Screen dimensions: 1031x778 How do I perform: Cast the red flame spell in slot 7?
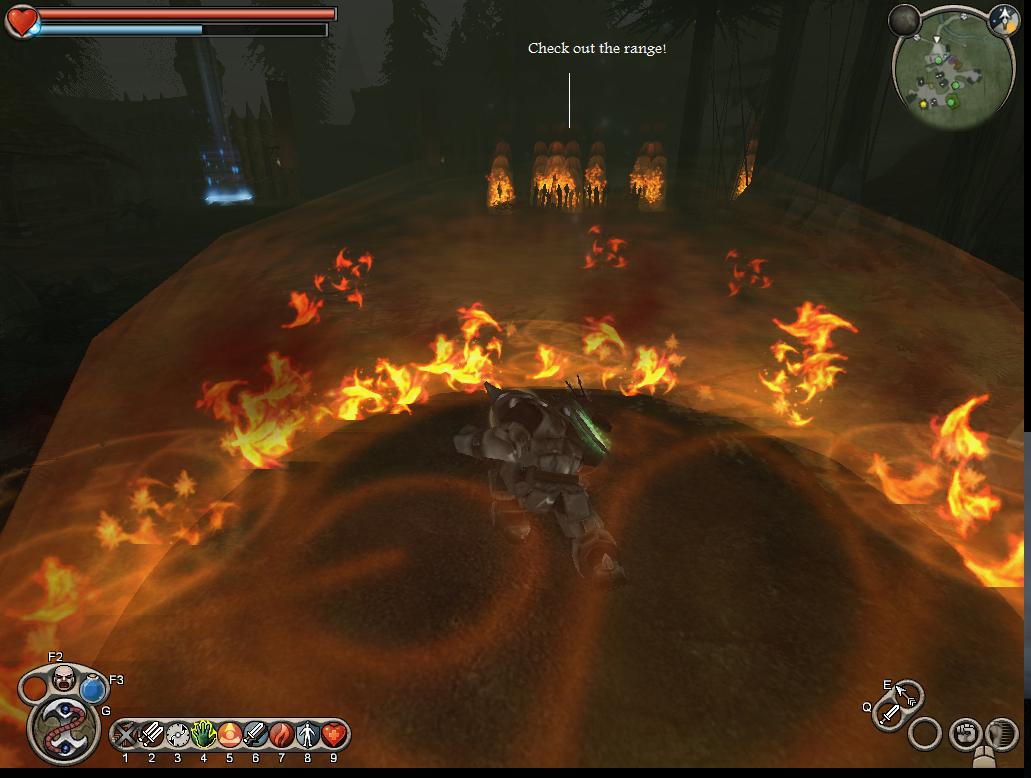point(282,736)
